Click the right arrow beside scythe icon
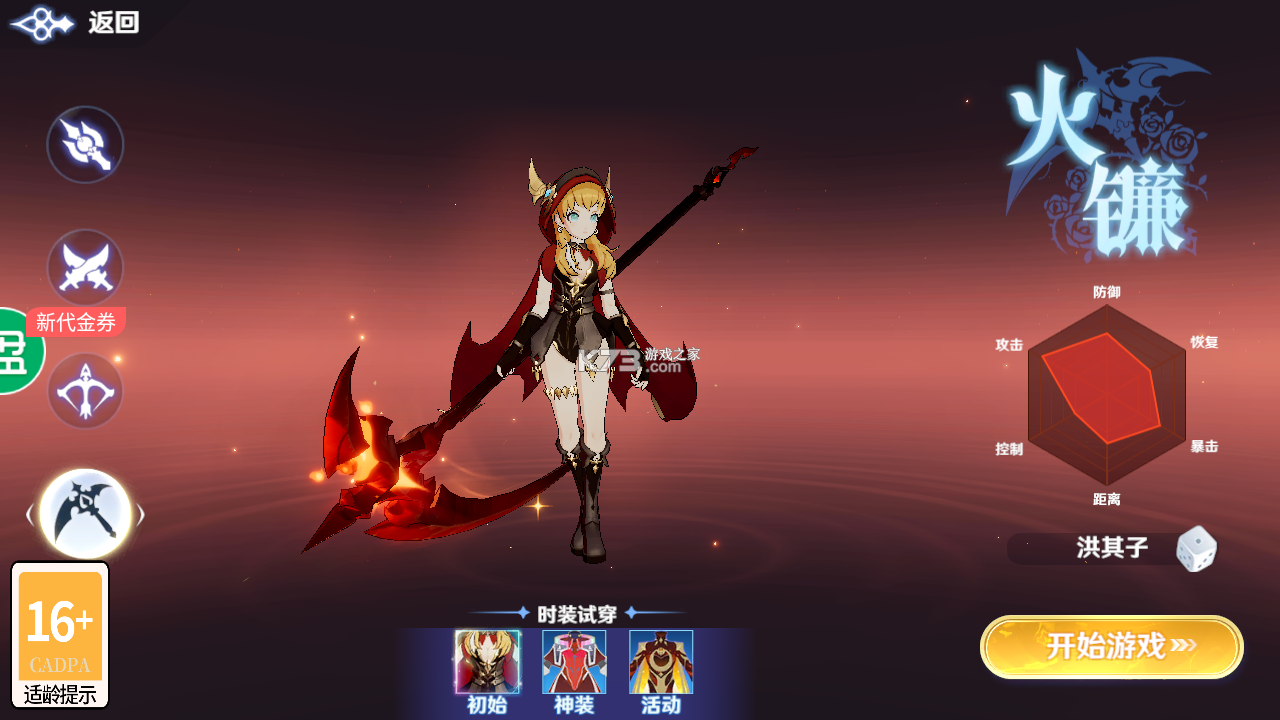The height and width of the screenshot is (720, 1280). coord(141,515)
